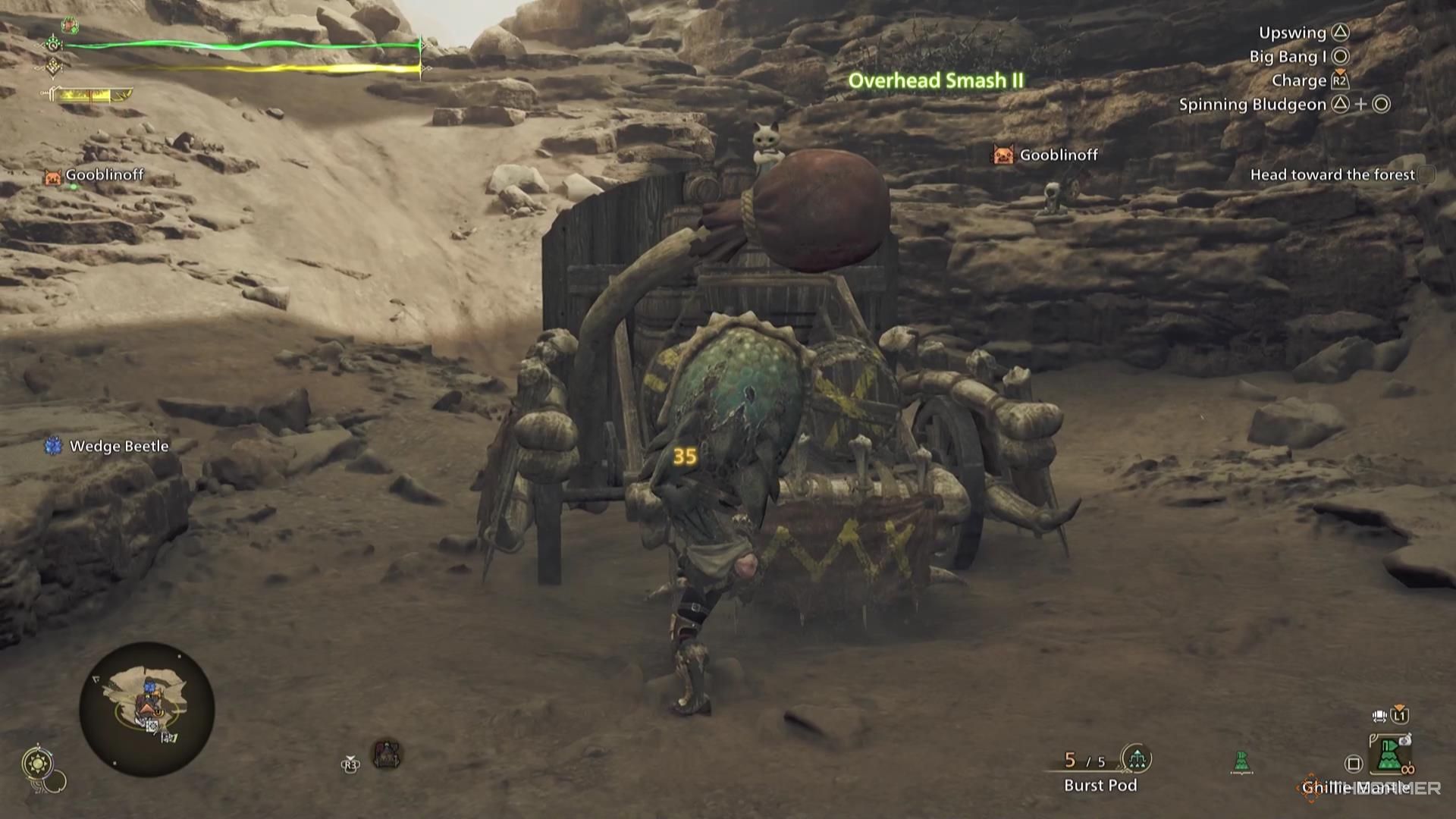The width and height of the screenshot is (1456, 819).
Task: Toggle the Ghillie Mantle with the Square button prompt
Action: click(1354, 764)
